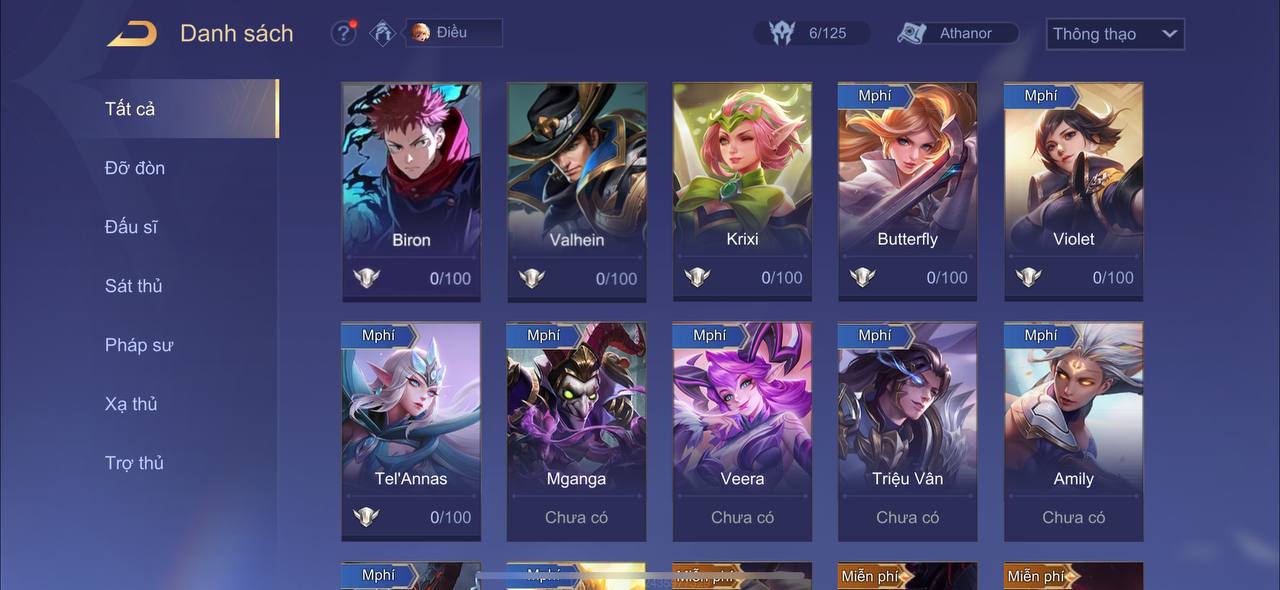Filter by Trợ thủ role
1280x590 pixels.
coord(134,462)
